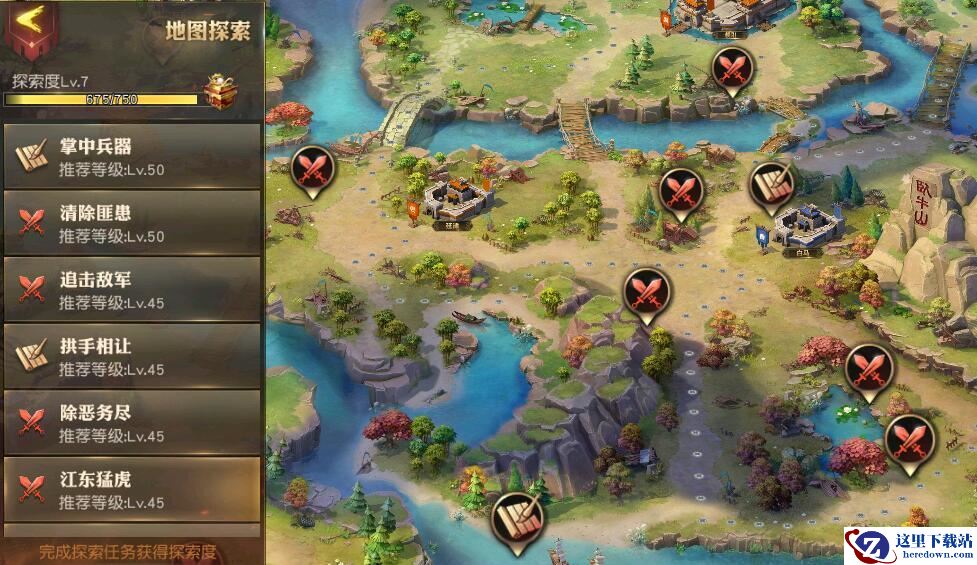Click the scroll marker above the blue-flag fortress
The image size is (977, 565).
pyautogui.click(x=772, y=186)
